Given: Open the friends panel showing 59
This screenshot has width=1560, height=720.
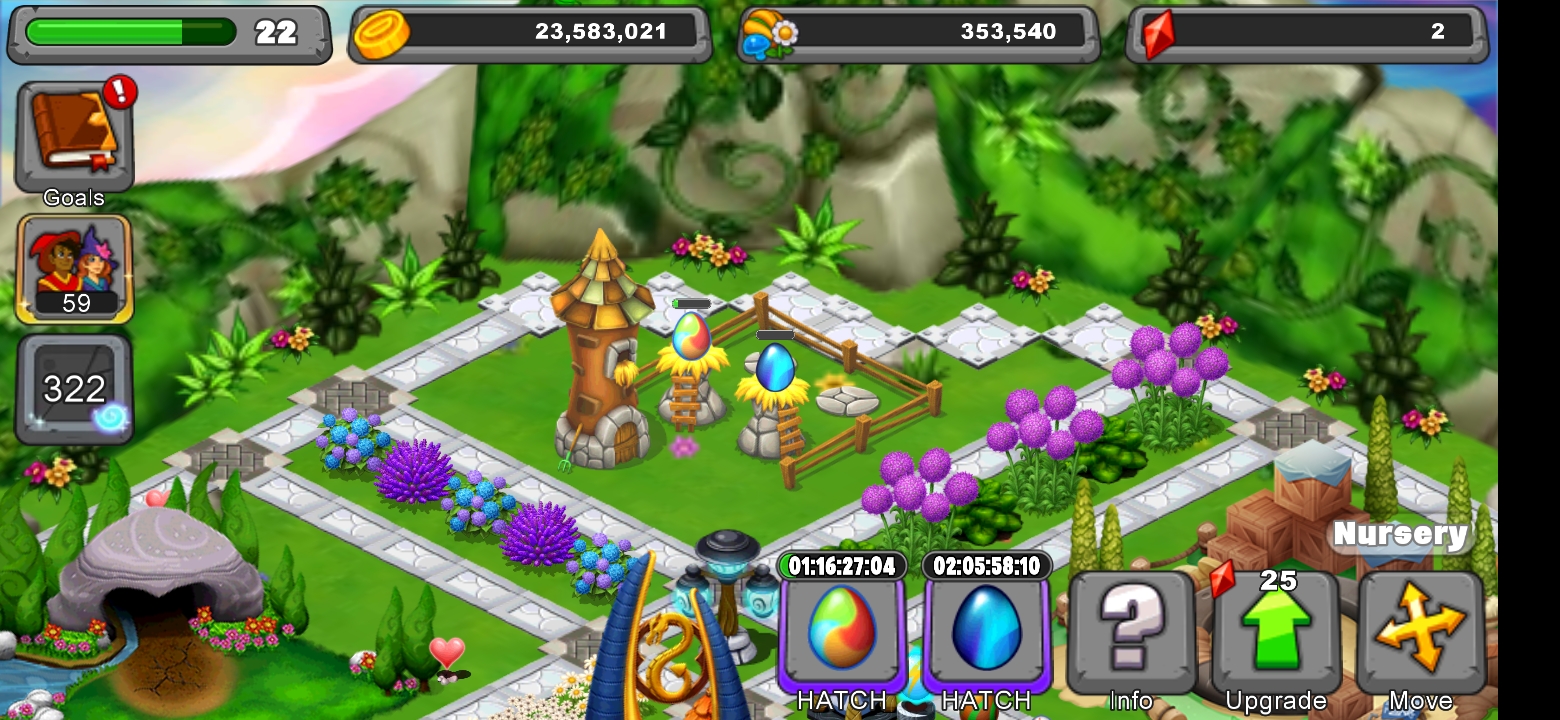Looking at the screenshot, I should (x=73, y=268).
